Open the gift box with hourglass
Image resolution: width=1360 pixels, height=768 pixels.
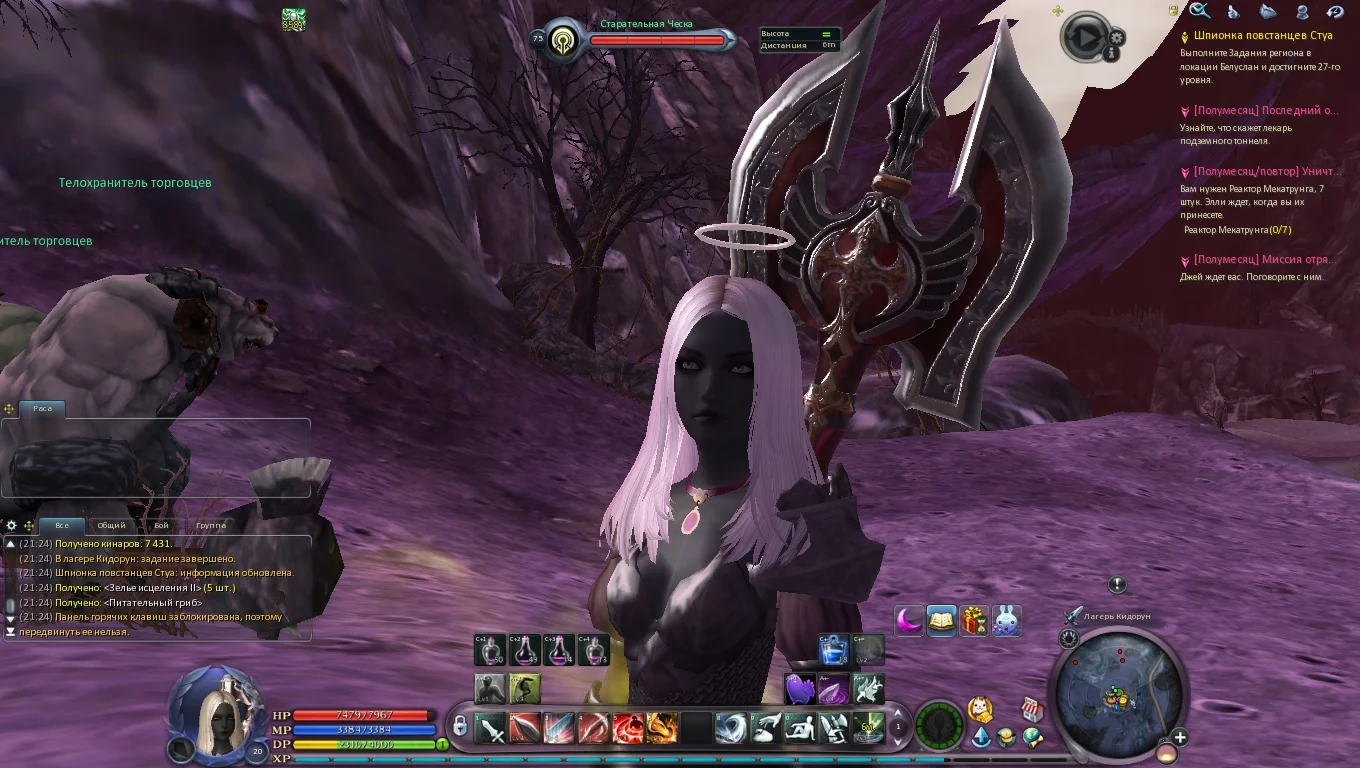974,621
